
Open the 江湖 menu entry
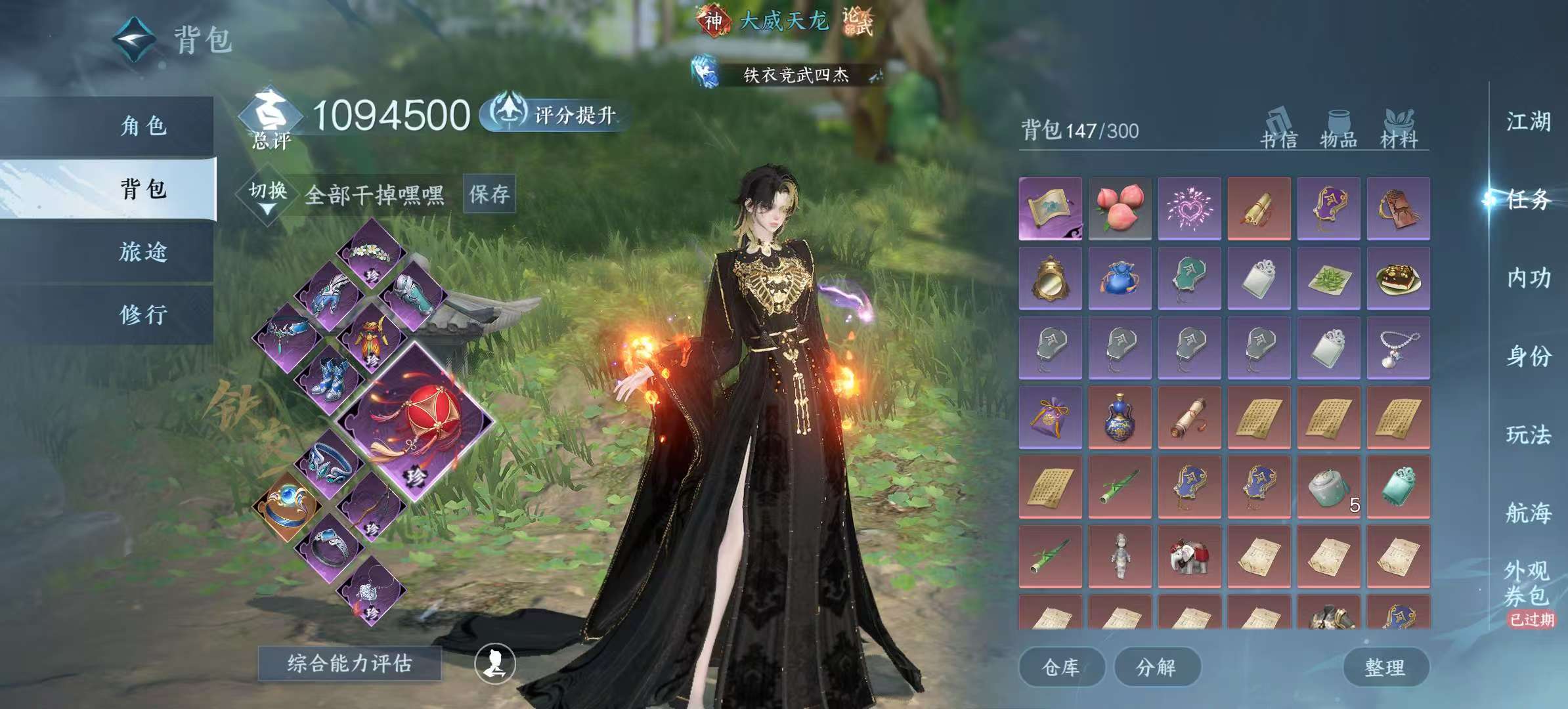coord(1528,122)
